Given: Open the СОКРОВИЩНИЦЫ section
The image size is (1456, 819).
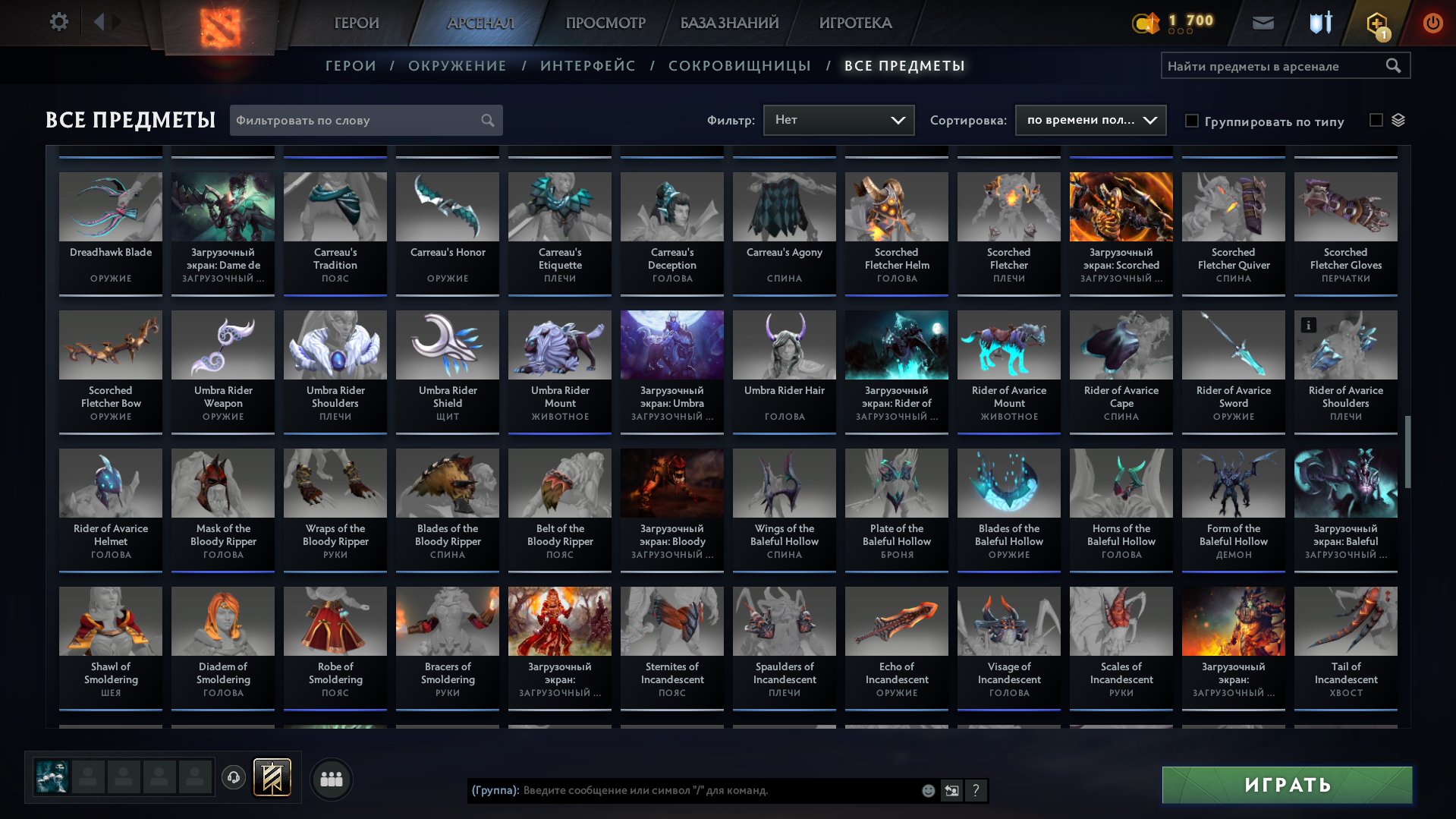Looking at the screenshot, I should tap(738, 65).
